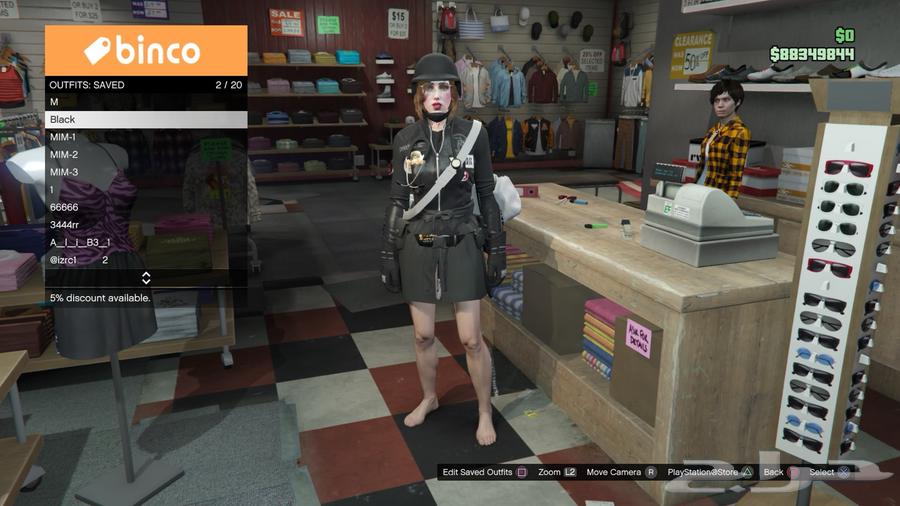Select the saved outfit named M
The height and width of the screenshot is (506, 900).
point(146,102)
